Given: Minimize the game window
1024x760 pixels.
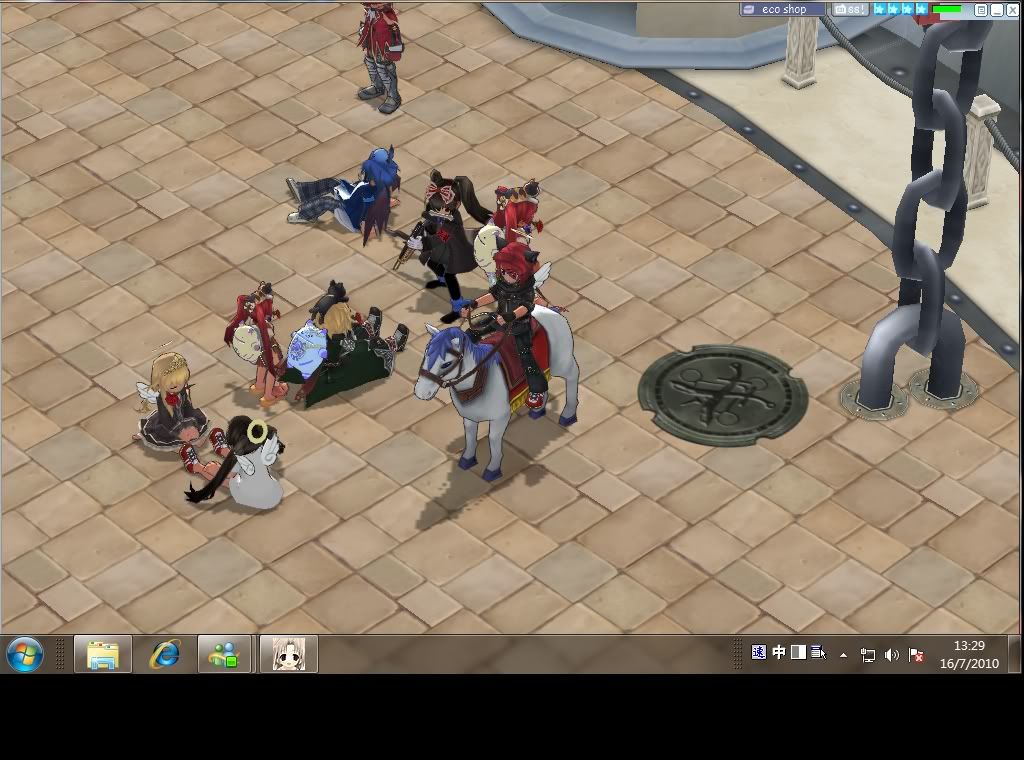Looking at the screenshot, I should click(x=996, y=10).
